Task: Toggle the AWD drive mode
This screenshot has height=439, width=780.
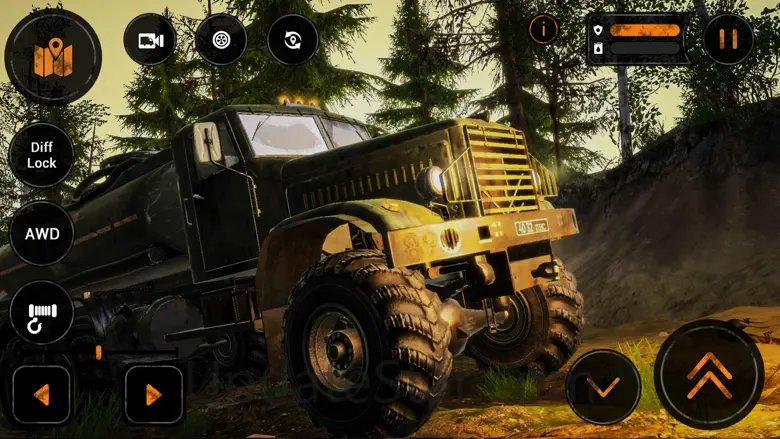Action: coord(42,235)
